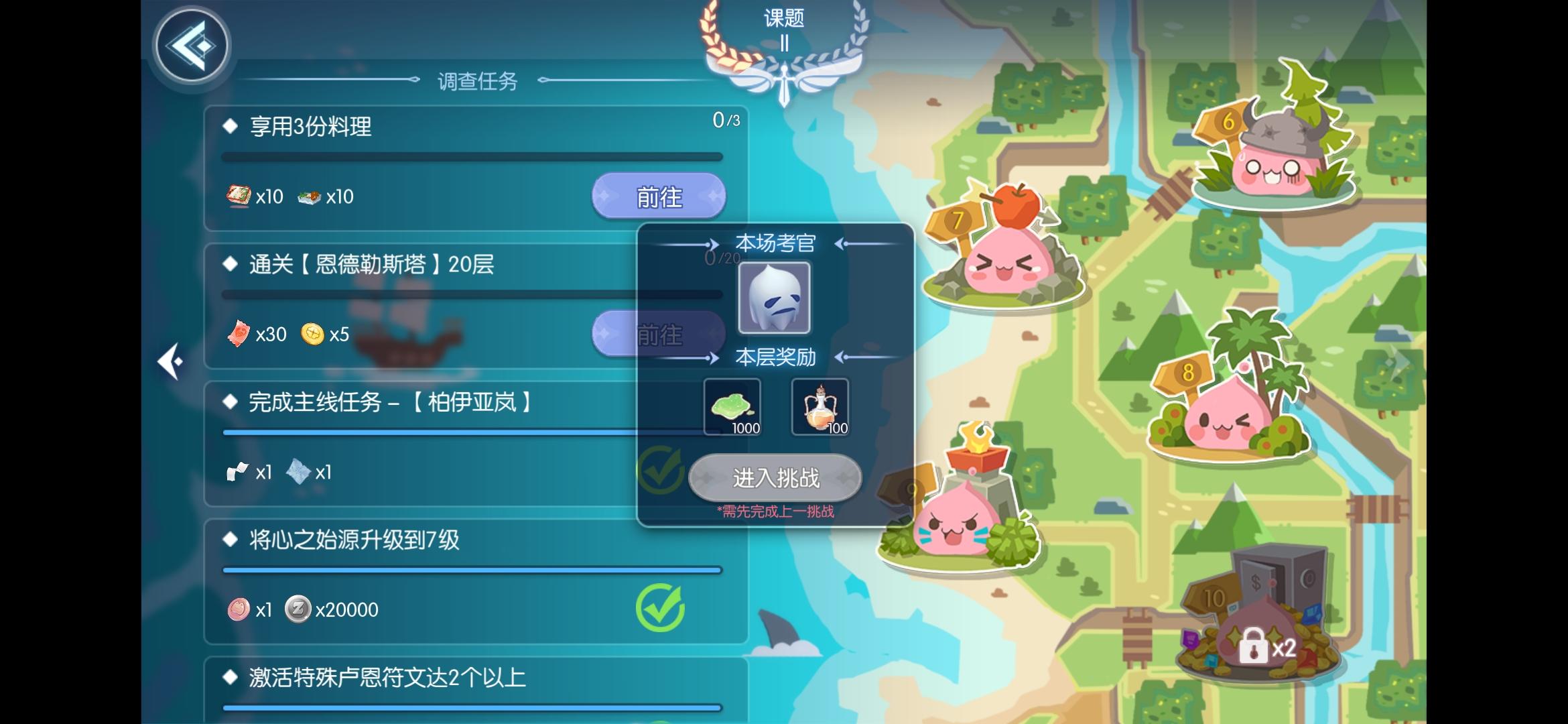Tap the green checkmark on 将心之始源 quest

(x=660, y=607)
